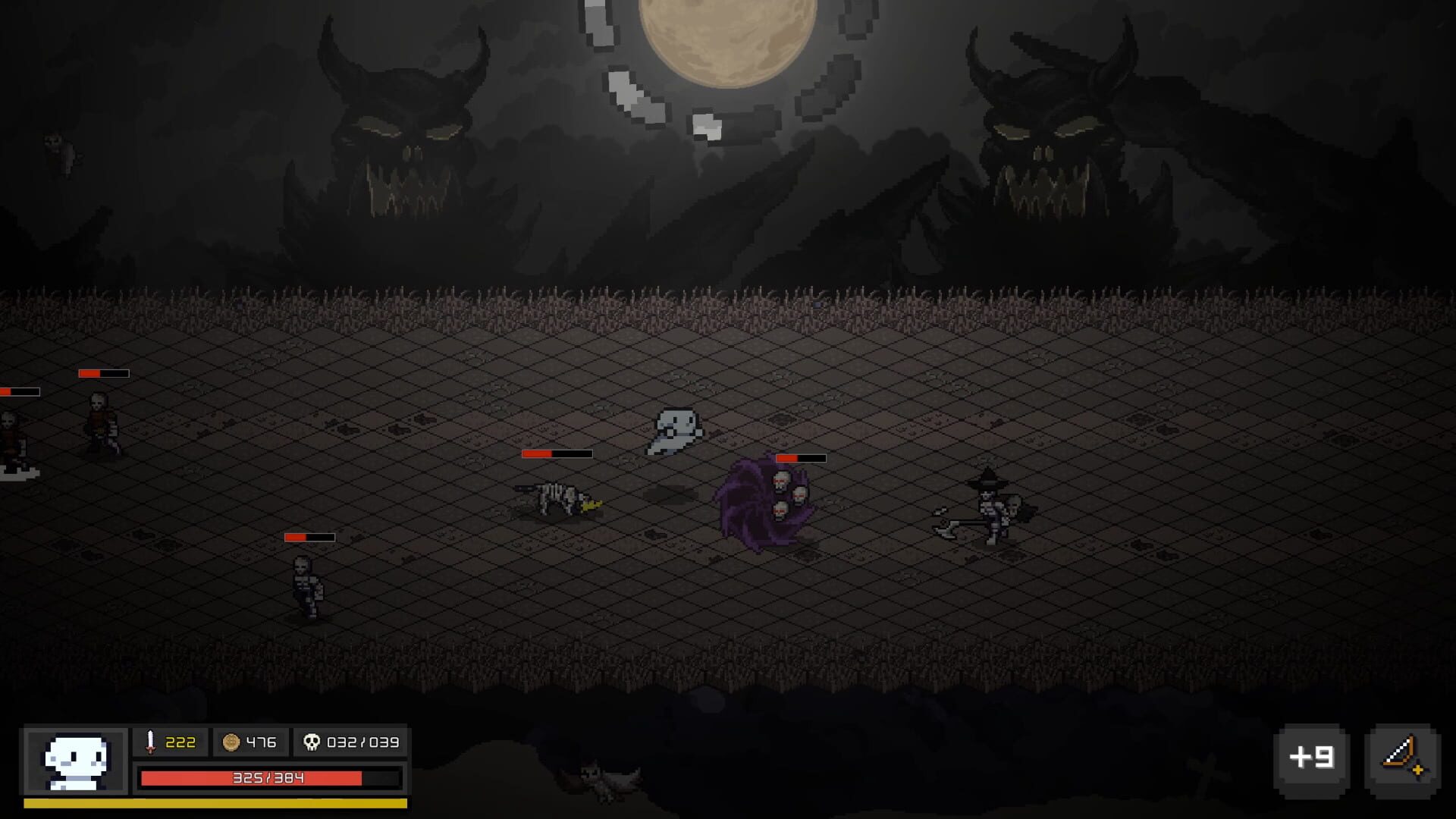Select the sword attack stat icon
Screen dimensions: 1456x819
(151, 743)
